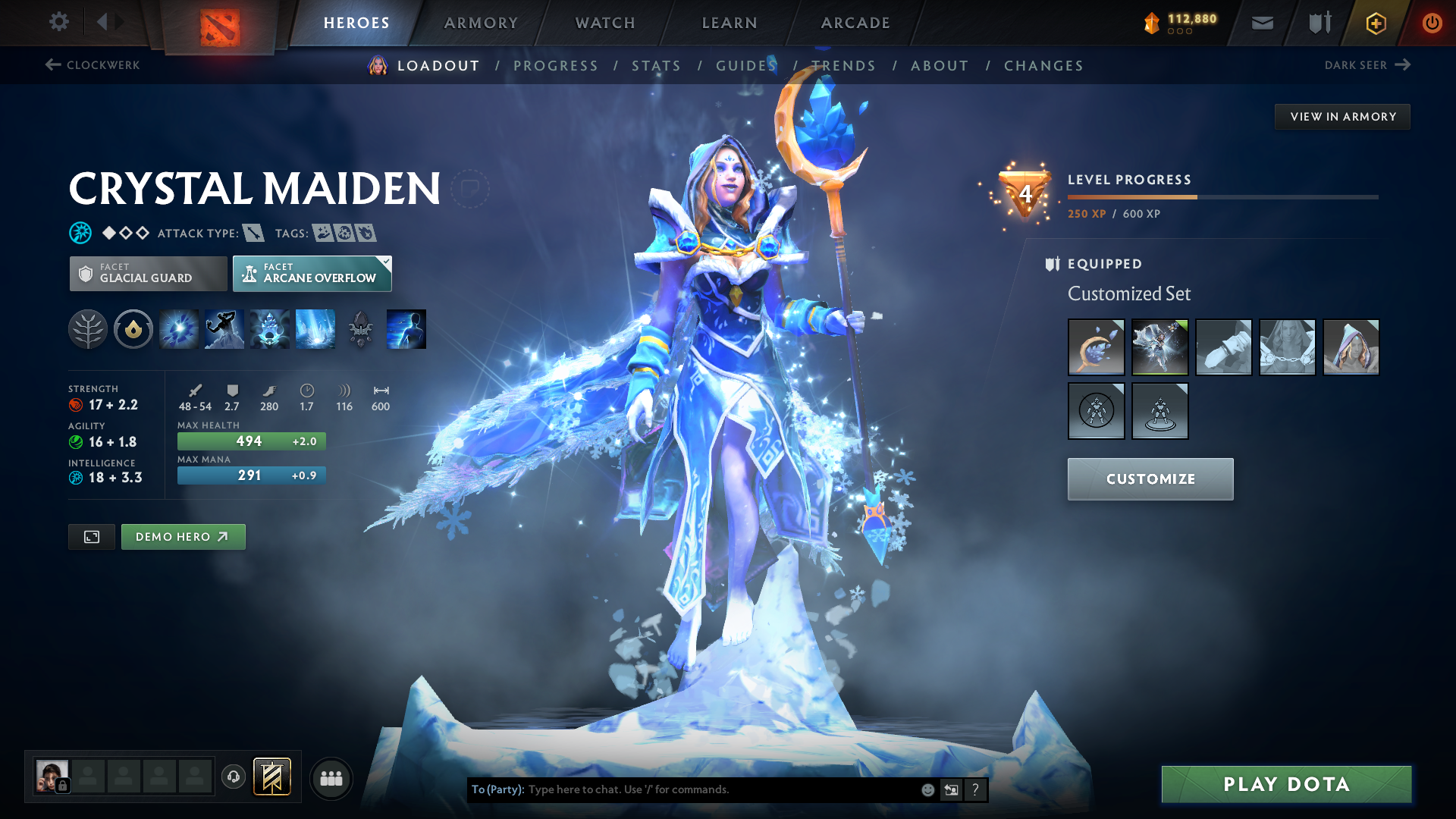Select the Frostbite ability icon
Viewport: 1456px width, 819px height.
click(x=224, y=329)
